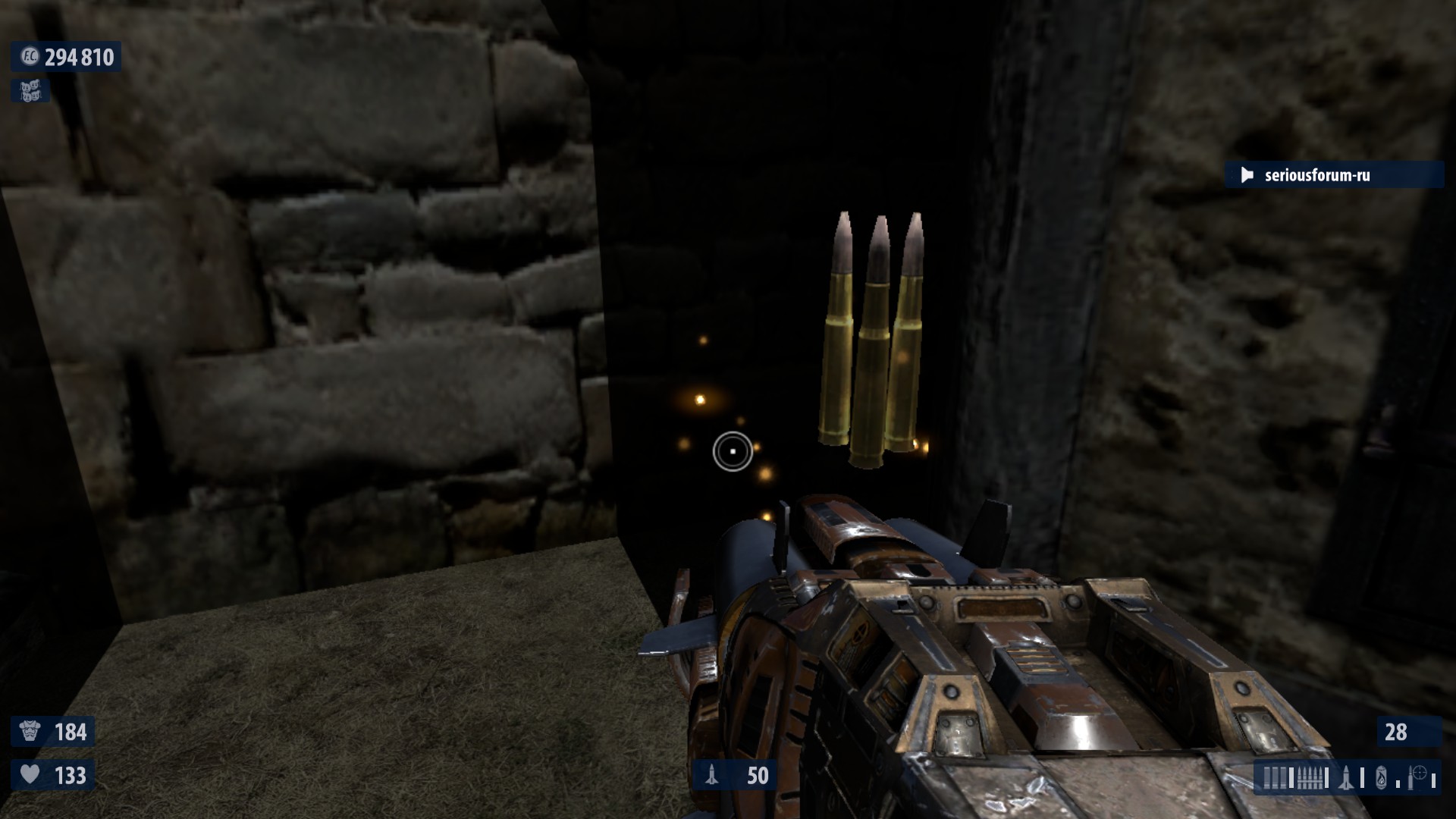
Task: Click the armor vest icon
Action: coord(30,732)
